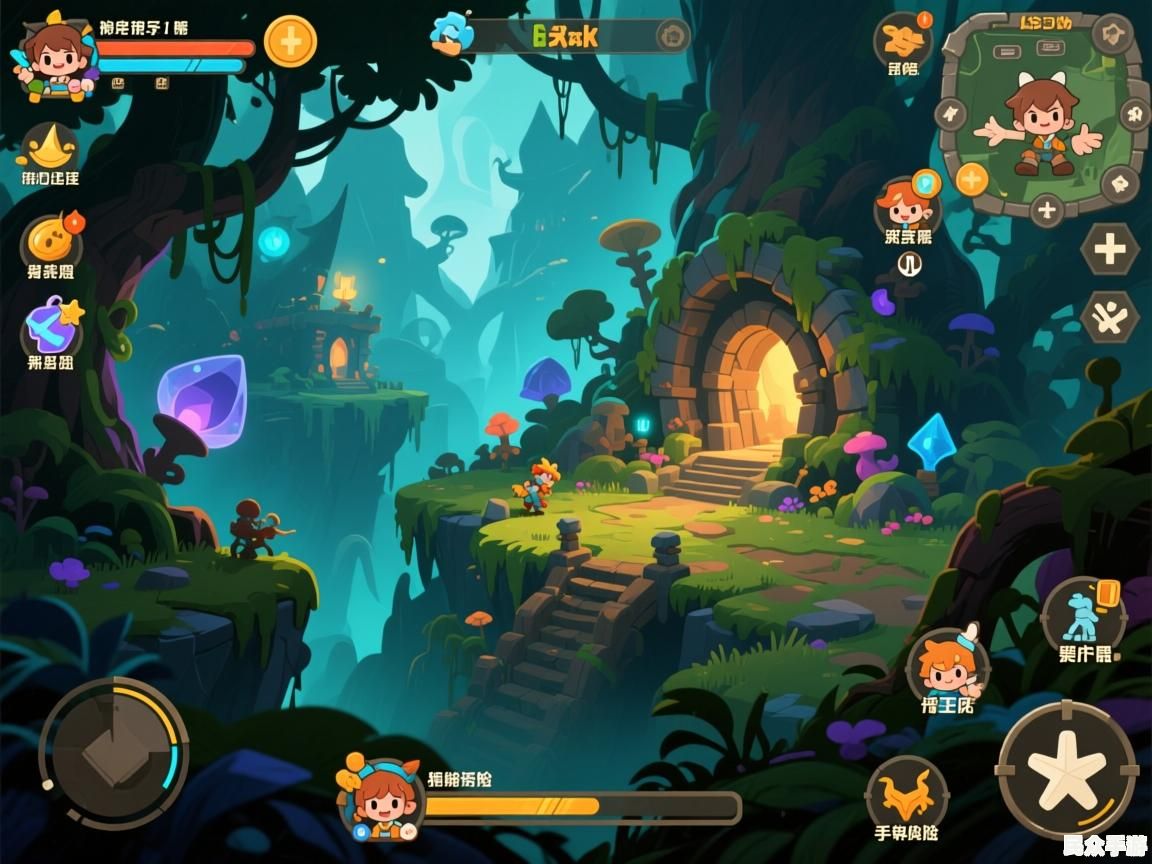Click the hexagonal plus button

(1110, 249)
